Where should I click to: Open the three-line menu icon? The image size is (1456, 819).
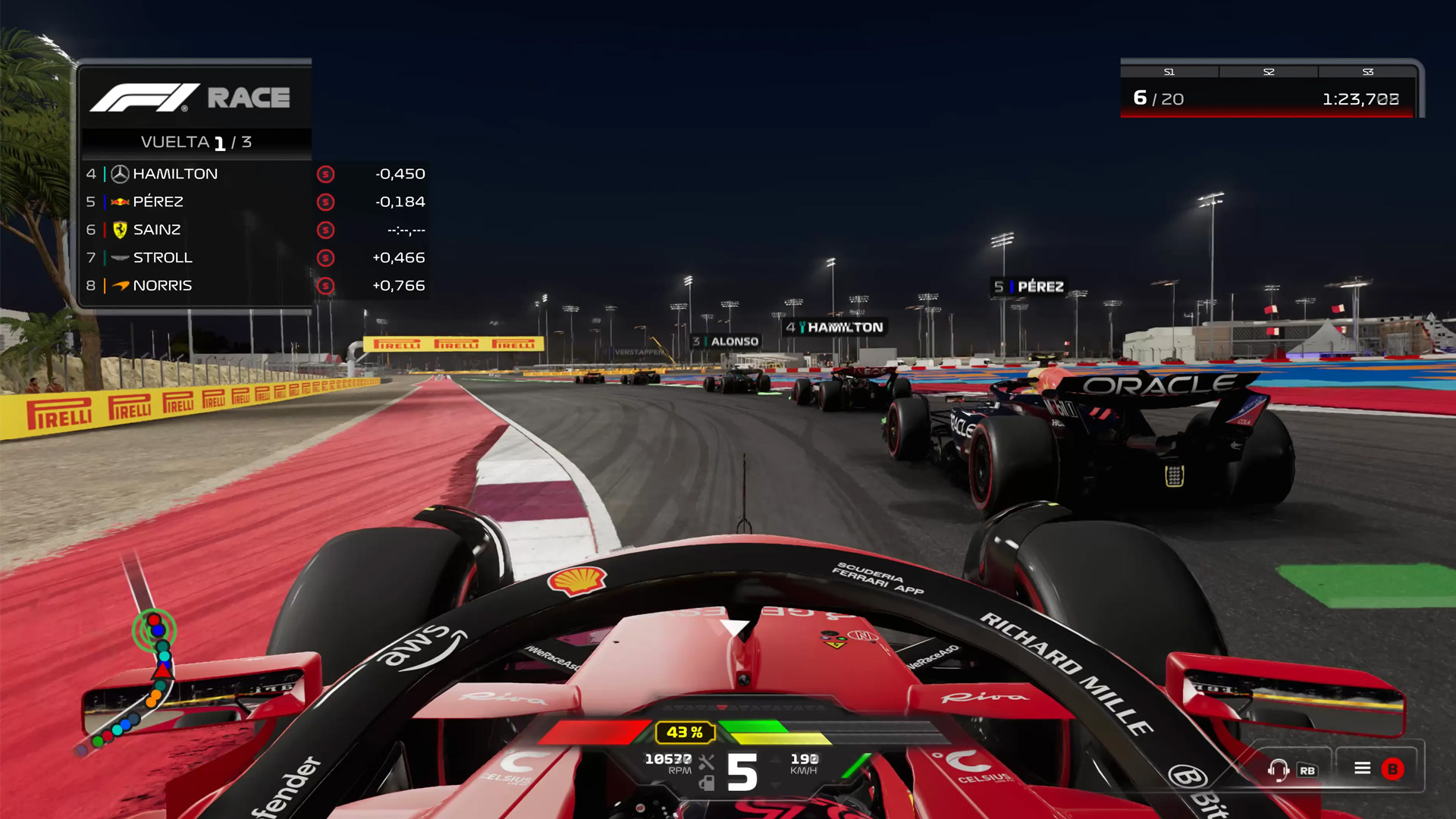coord(1362,769)
